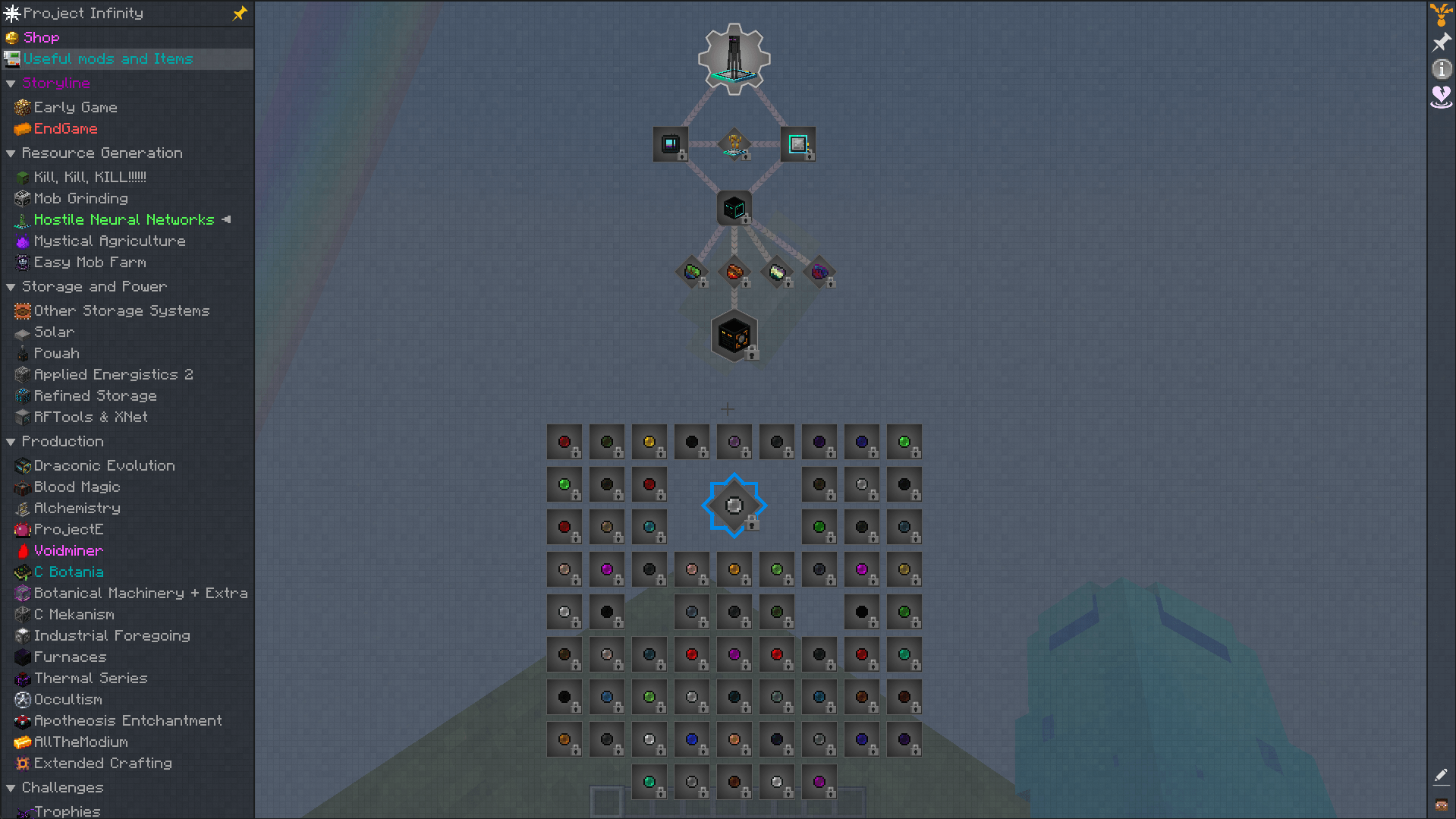Open the Applied Energistics 2 chapter
This screenshot has height=819, width=1456.
coord(114,374)
